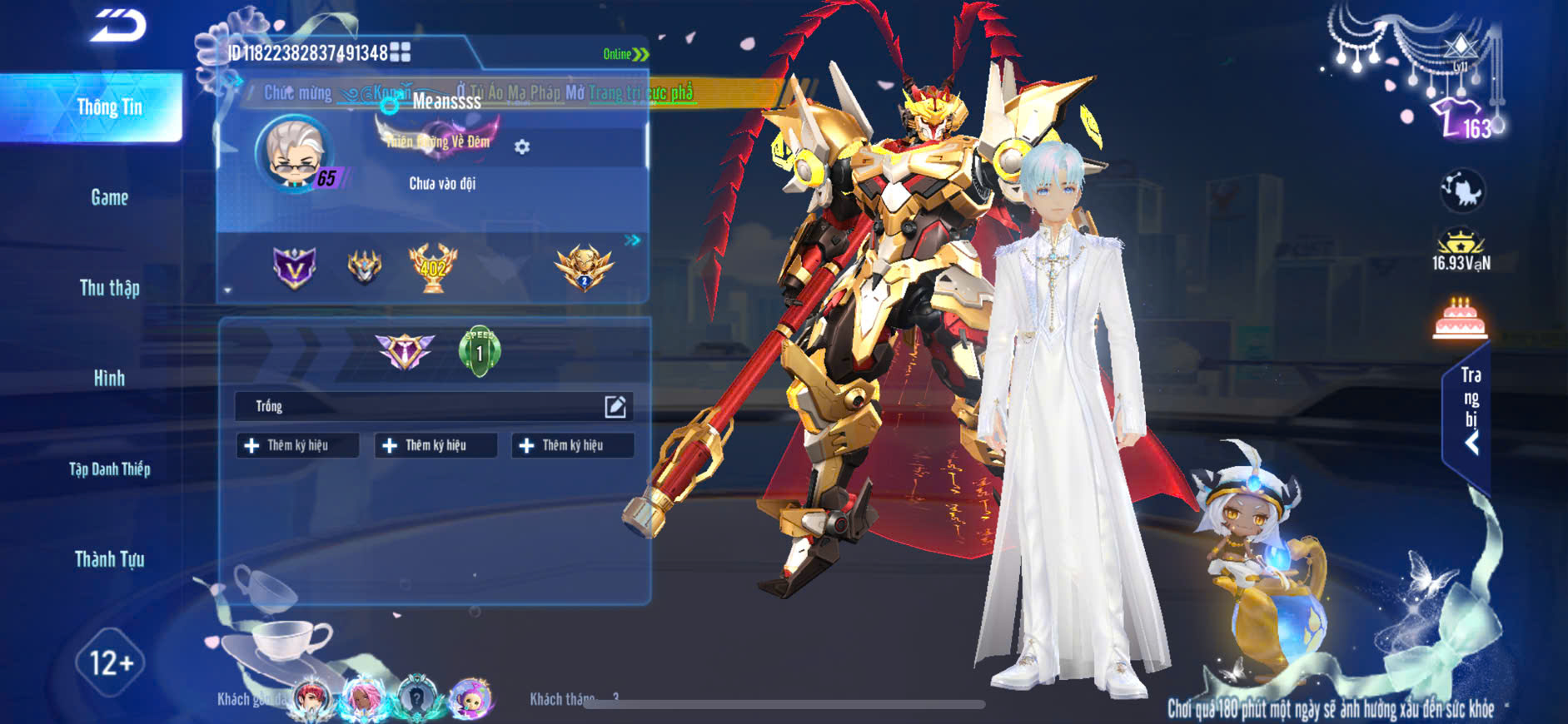Open the Tập Danh Thiếp tab

[x=109, y=469]
